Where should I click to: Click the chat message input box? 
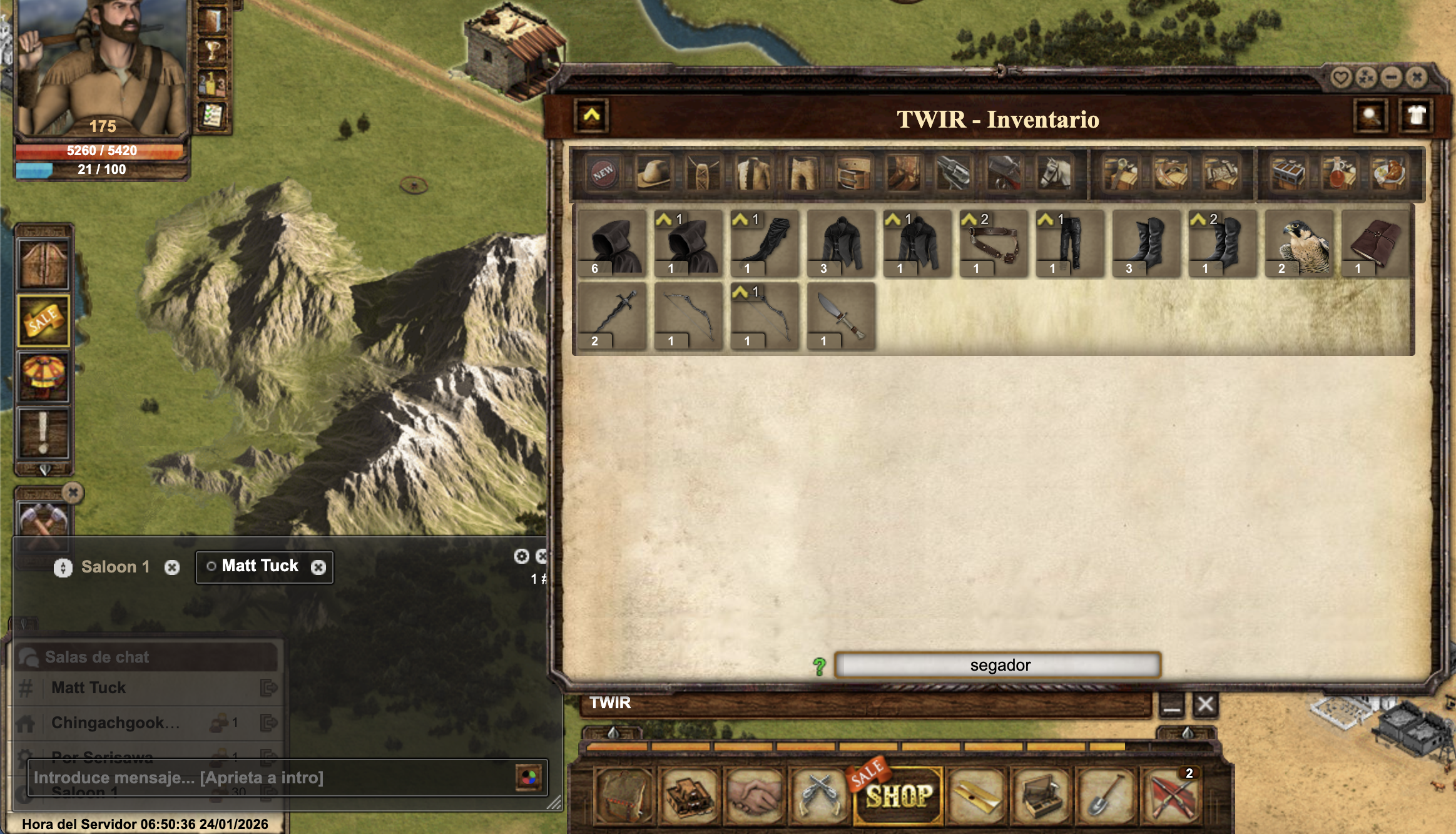click(x=269, y=778)
